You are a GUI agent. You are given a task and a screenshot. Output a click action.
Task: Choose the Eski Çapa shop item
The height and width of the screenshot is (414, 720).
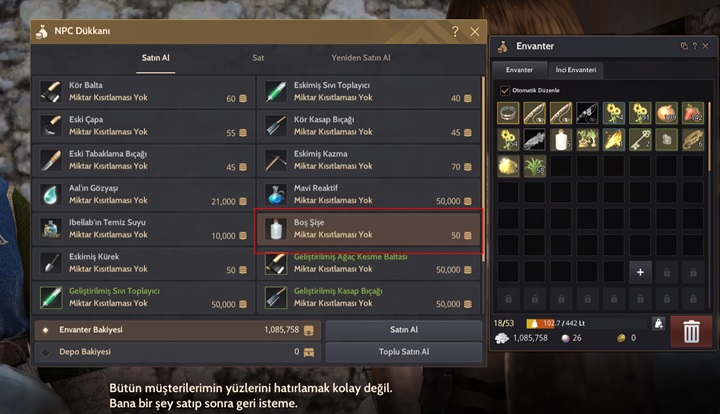[x=144, y=126]
